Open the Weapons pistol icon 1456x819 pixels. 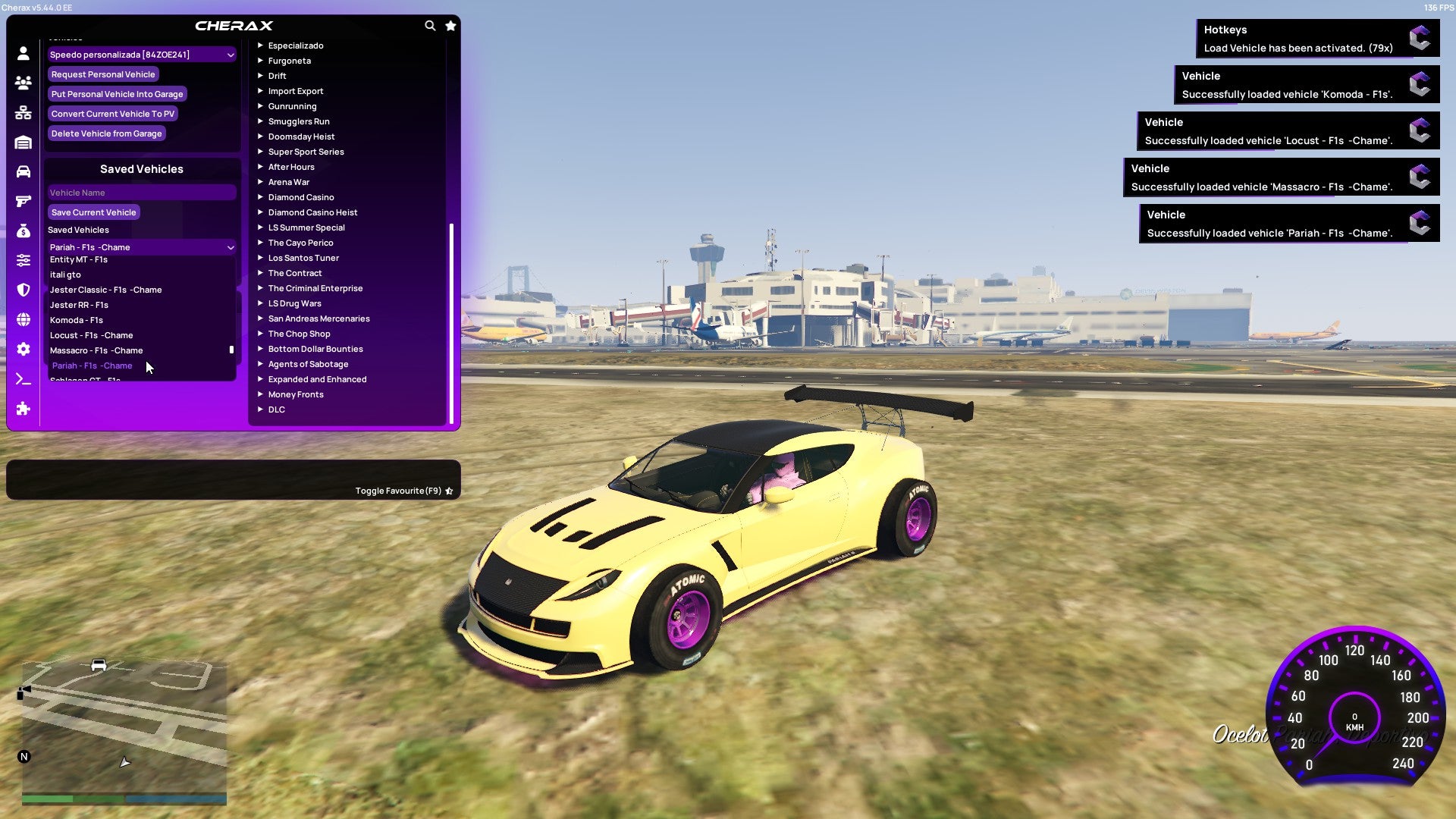coord(23,200)
